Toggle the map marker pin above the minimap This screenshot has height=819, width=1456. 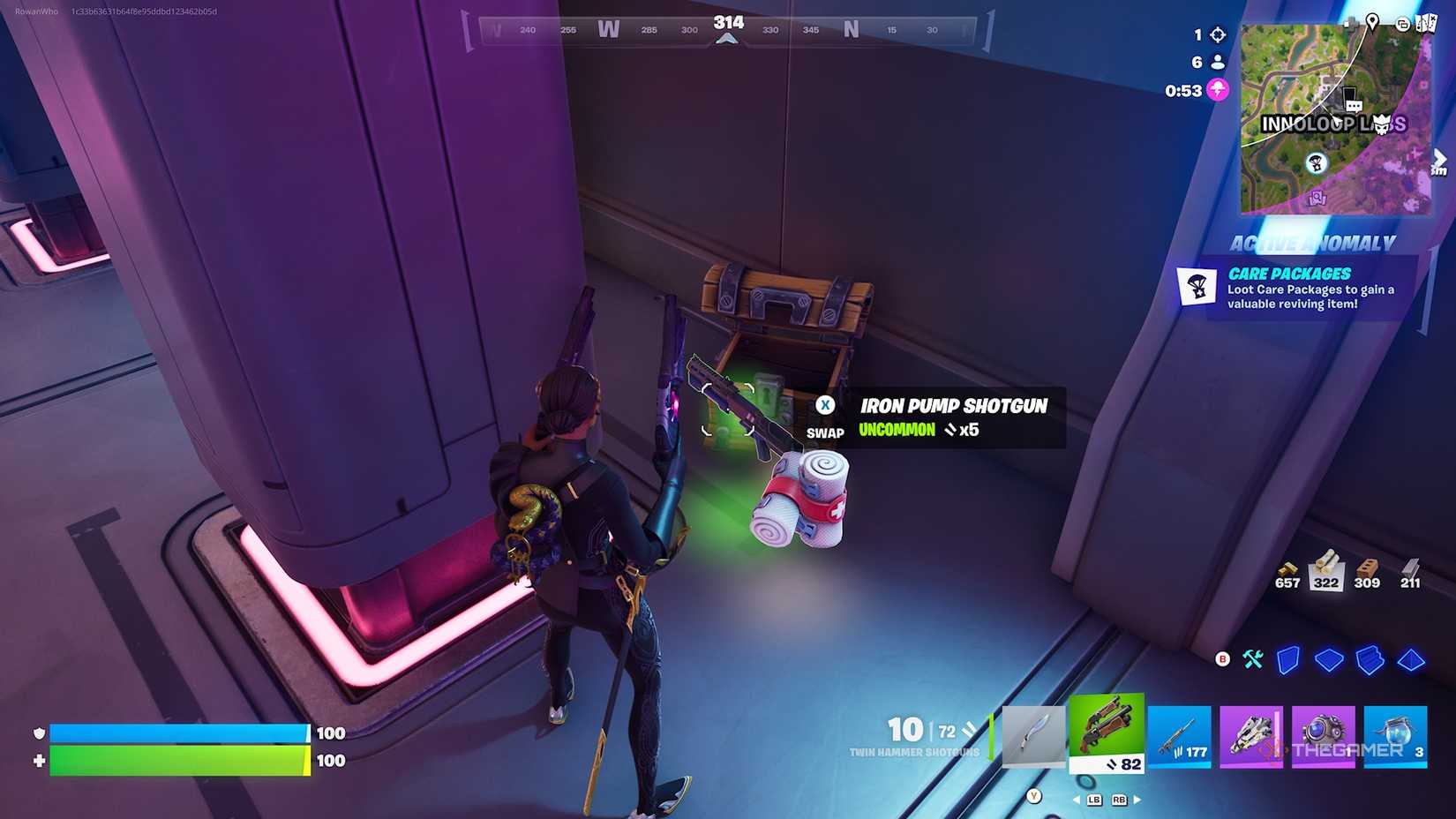pos(1373,23)
